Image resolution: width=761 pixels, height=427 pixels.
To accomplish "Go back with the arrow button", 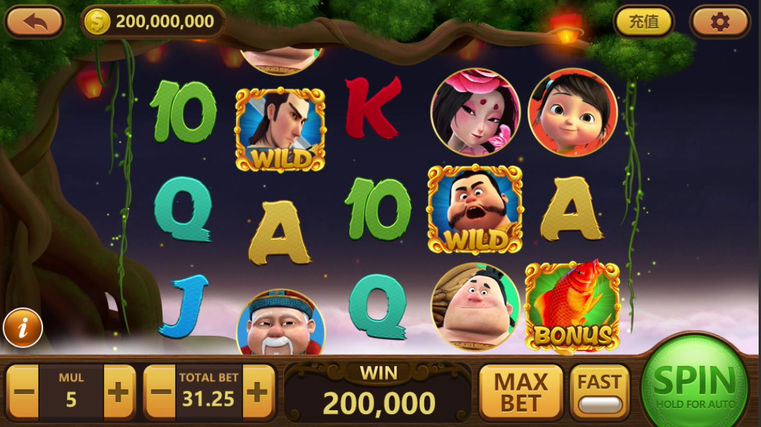I will (34, 20).
